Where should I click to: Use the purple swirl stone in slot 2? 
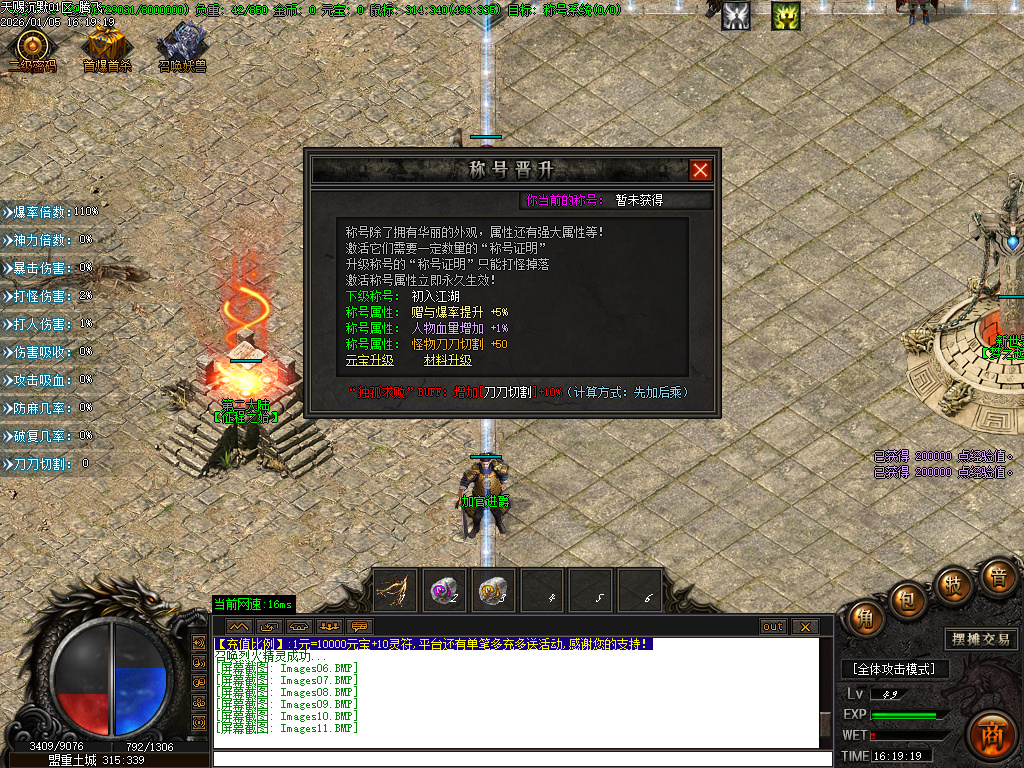coord(444,590)
